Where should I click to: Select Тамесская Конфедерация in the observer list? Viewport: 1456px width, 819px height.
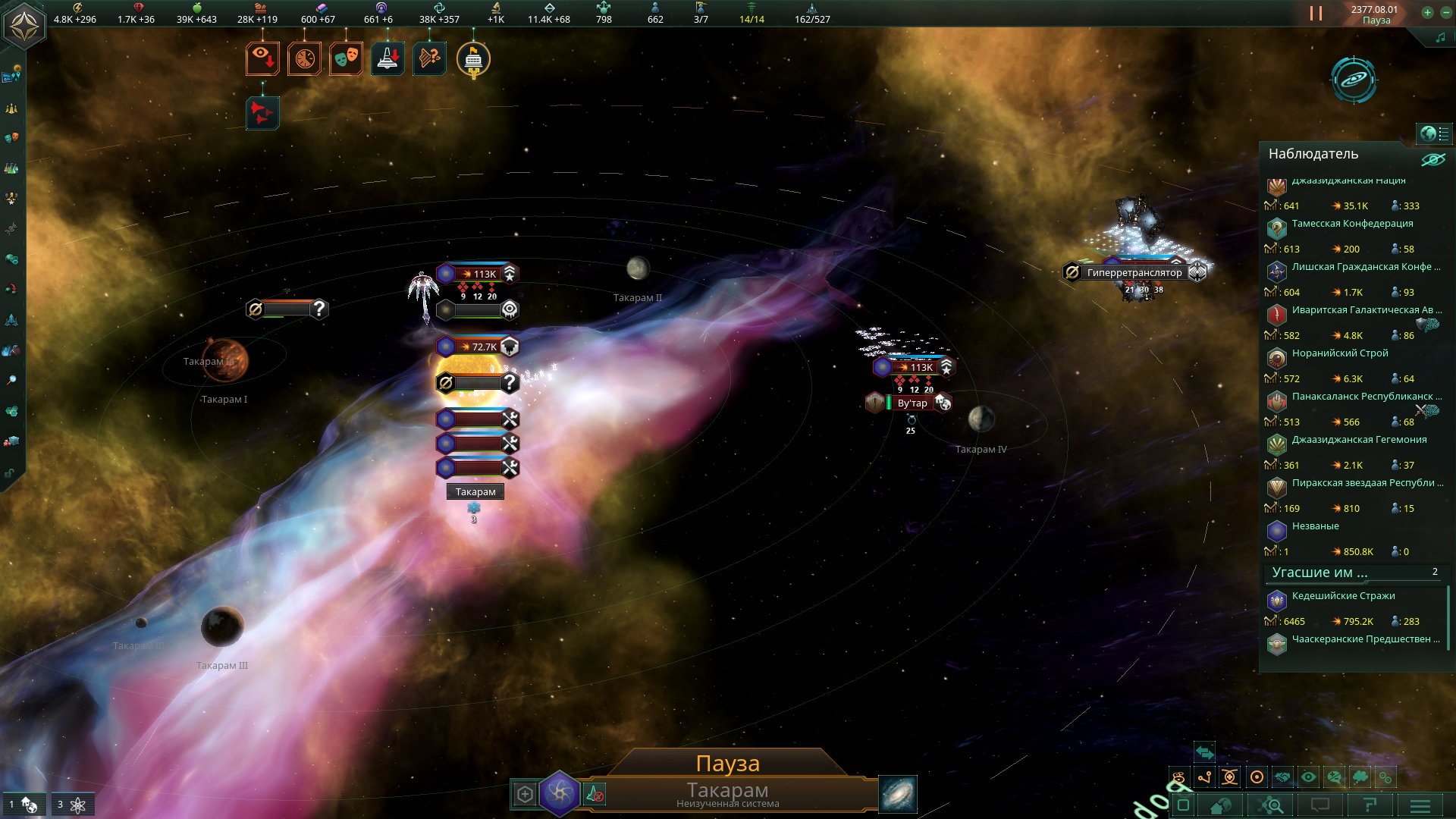pyautogui.click(x=1352, y=224)
